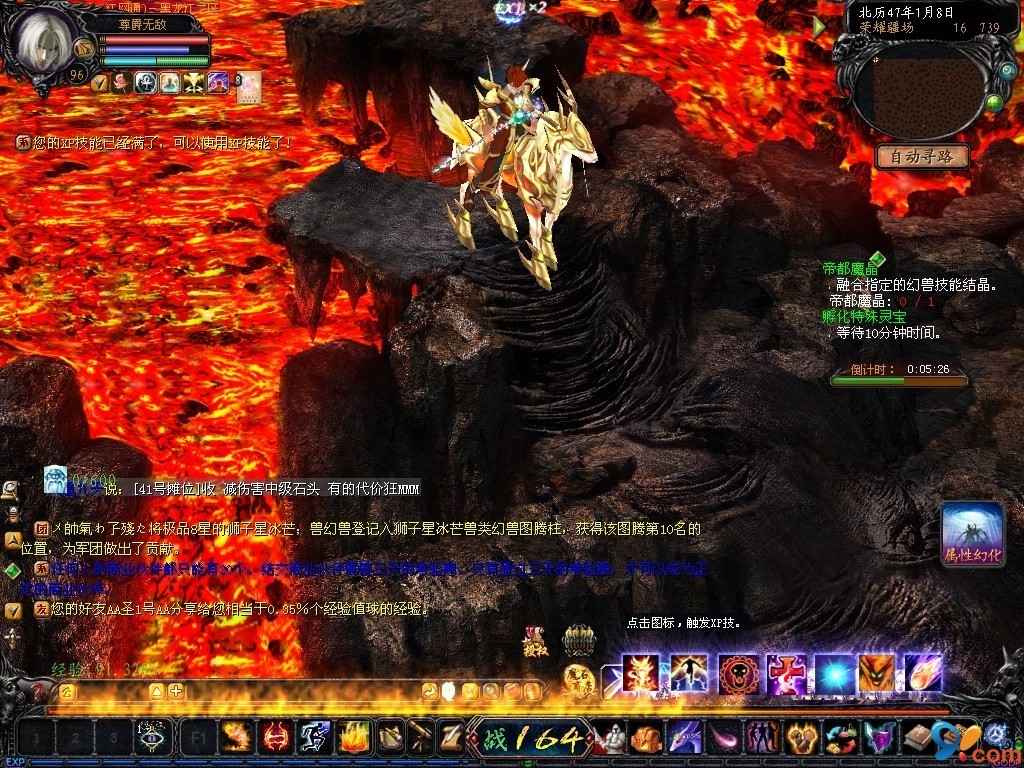Click the plus button on chat bar
Viewport: 1024px width, 768px height.
point(176,691)
